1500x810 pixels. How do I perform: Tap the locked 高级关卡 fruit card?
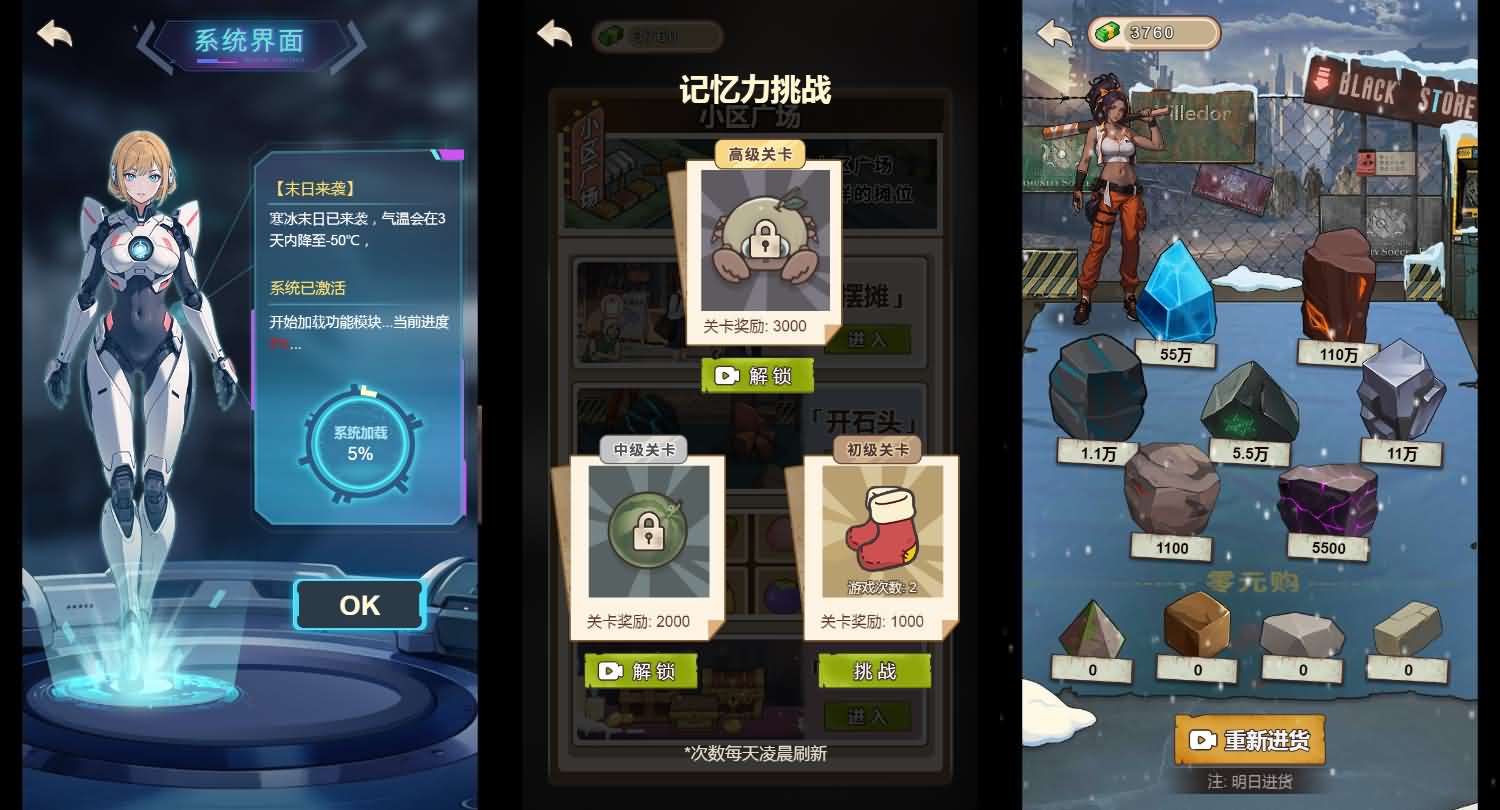click(x=765, y=240)
